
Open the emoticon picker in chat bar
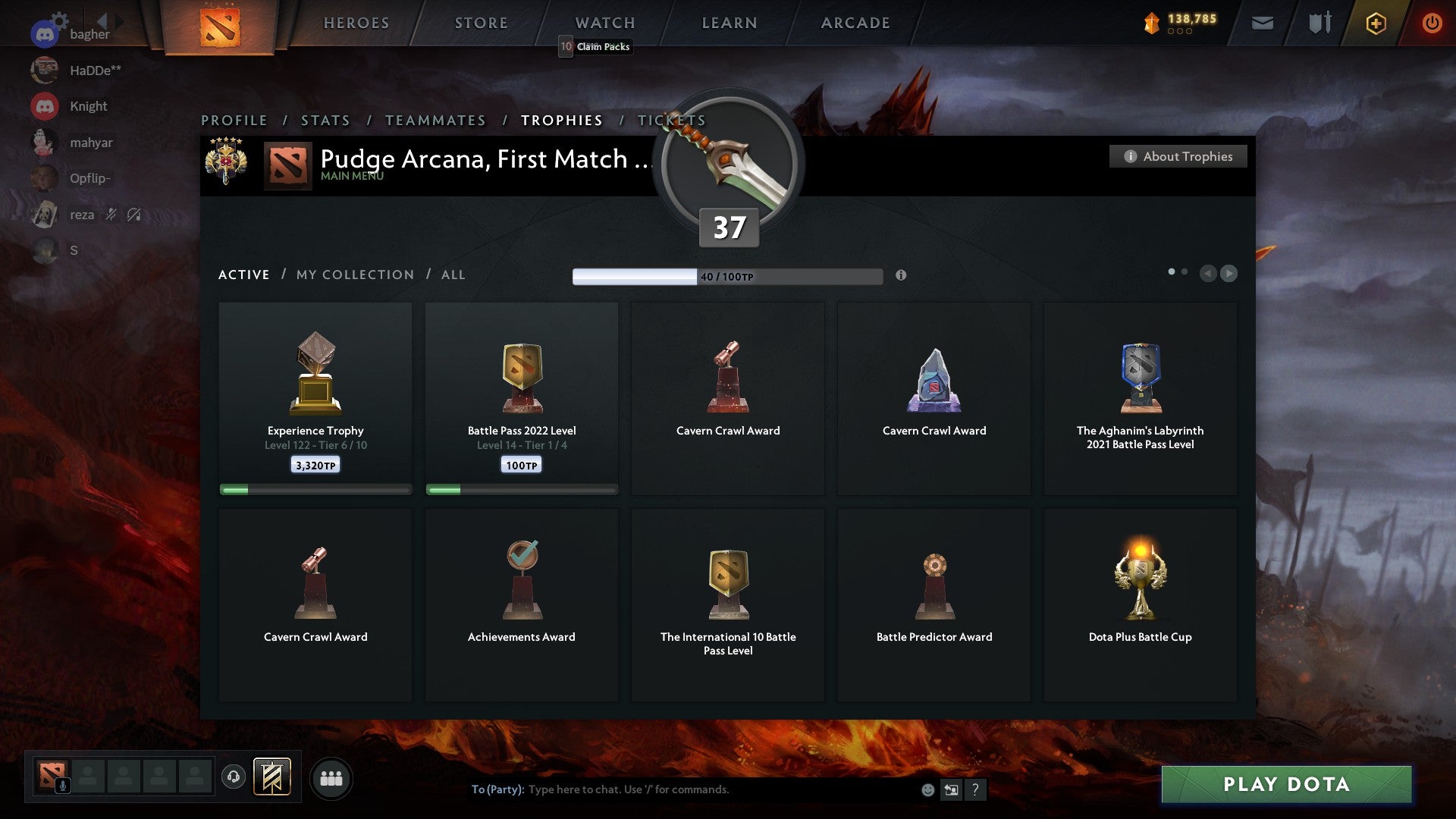(x=927, y=789)
